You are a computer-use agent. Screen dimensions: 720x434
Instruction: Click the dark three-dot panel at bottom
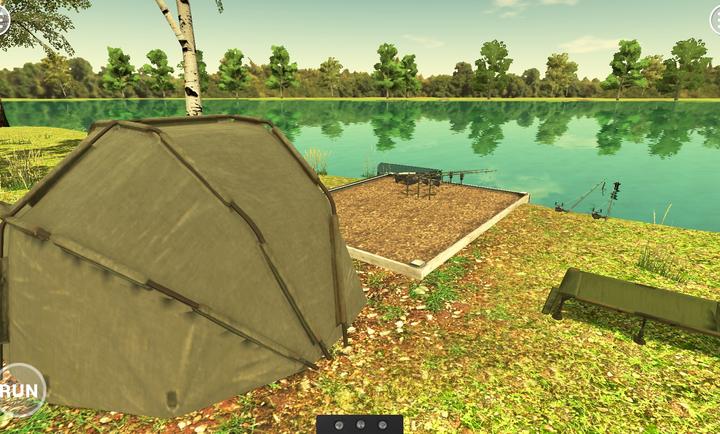(x=359, y=424)
